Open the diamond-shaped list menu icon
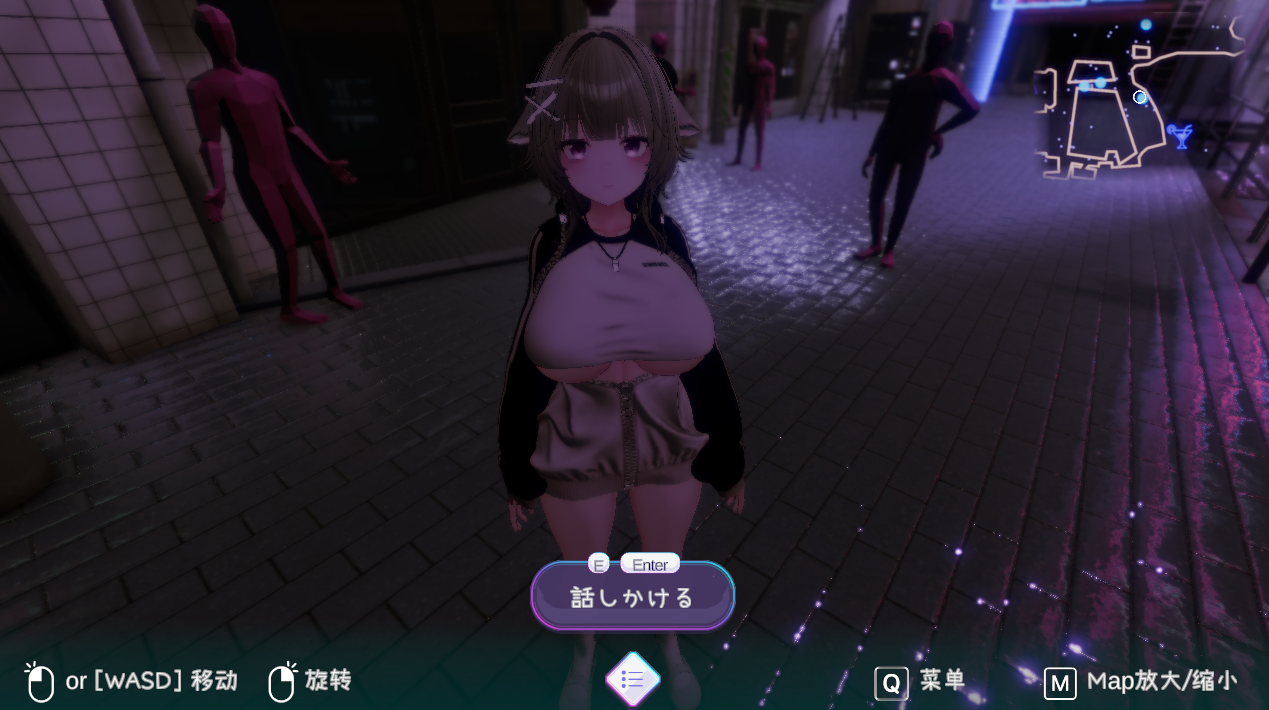The image size is (1269, 710). click(x=633, y=680)
